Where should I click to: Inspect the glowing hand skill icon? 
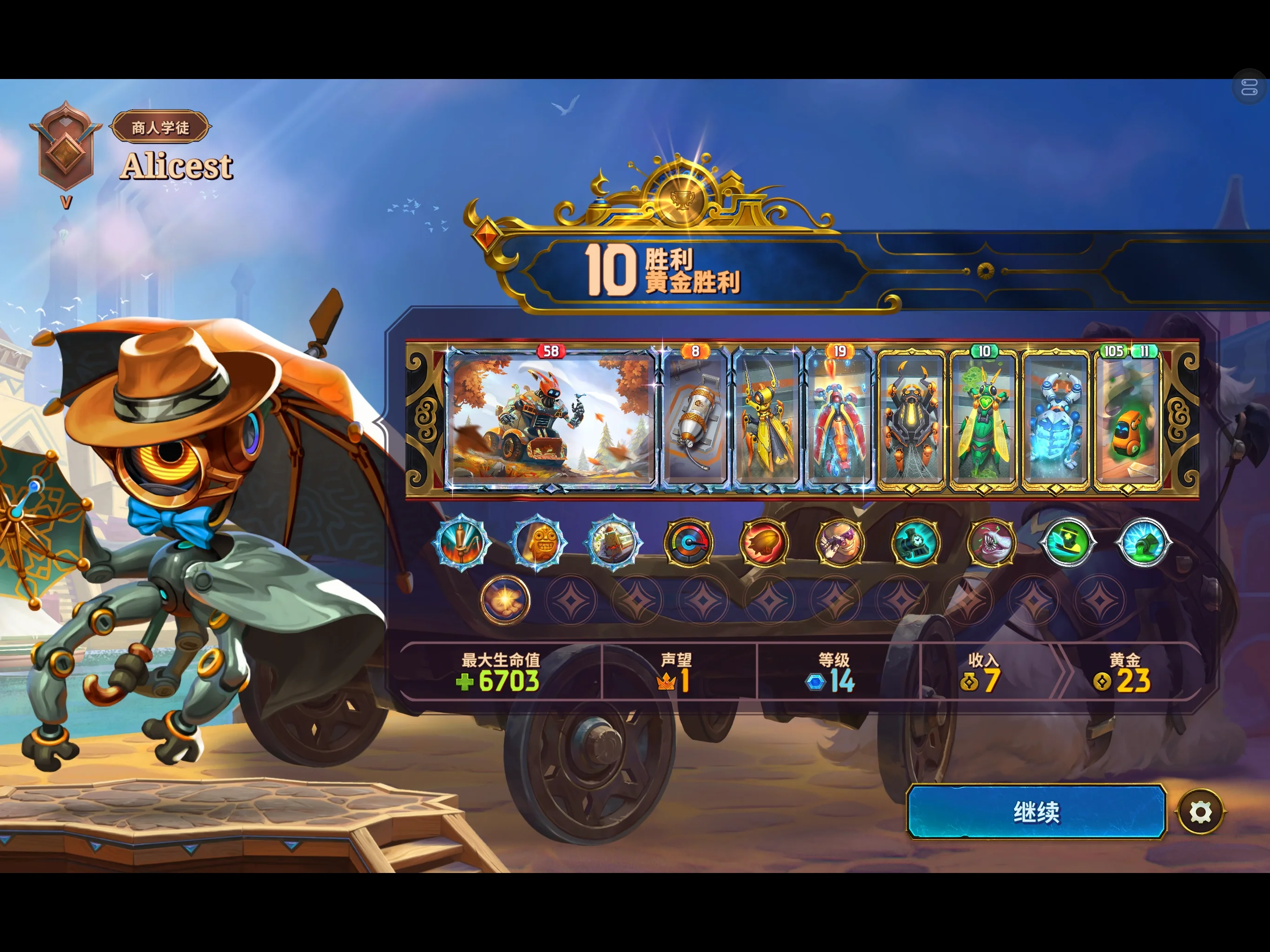click(x=505, y=600)
